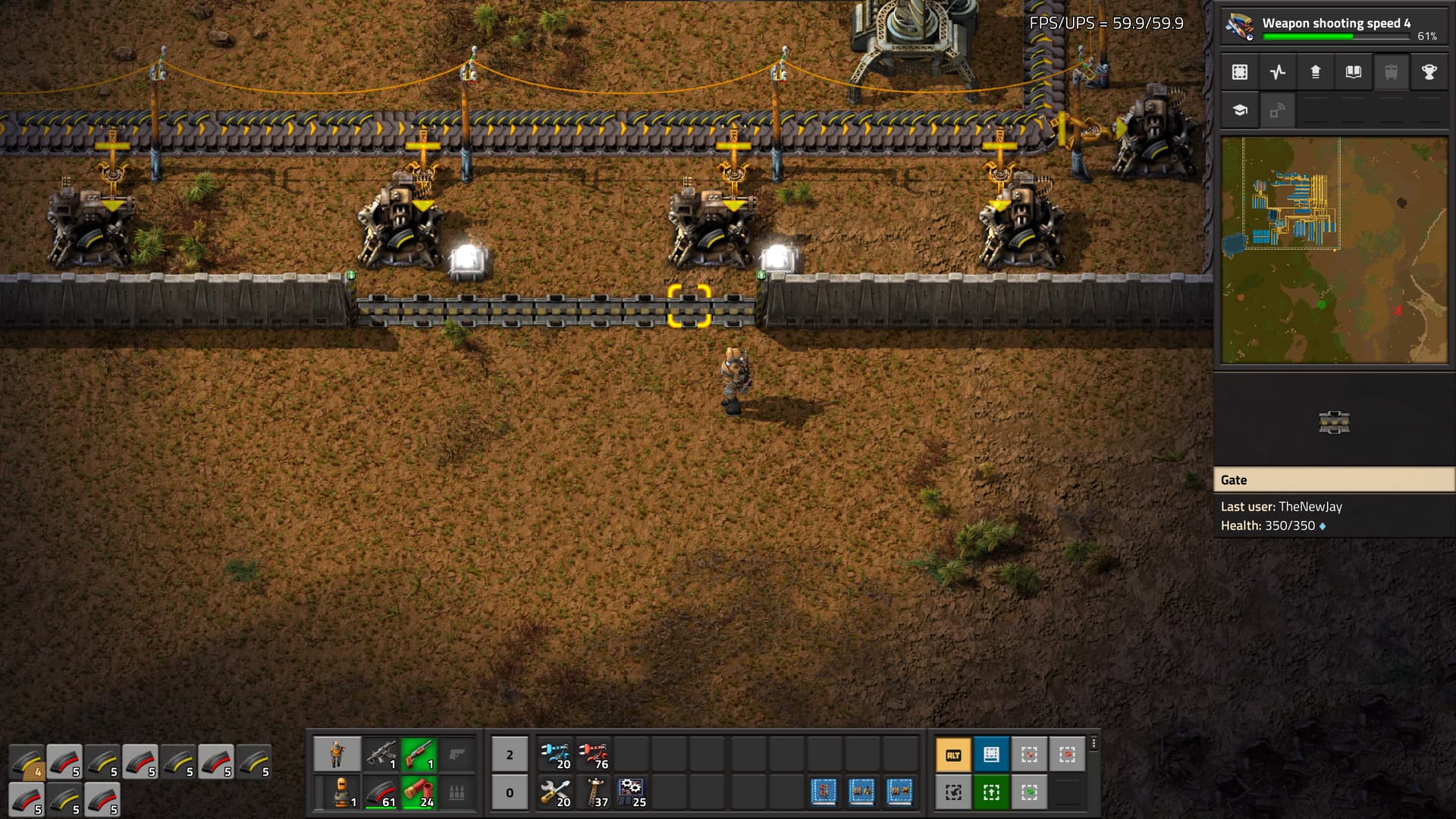The image size is (1456, 819).
Task: Switch quickbar row using the 2 button
Action: click(510, 755)
